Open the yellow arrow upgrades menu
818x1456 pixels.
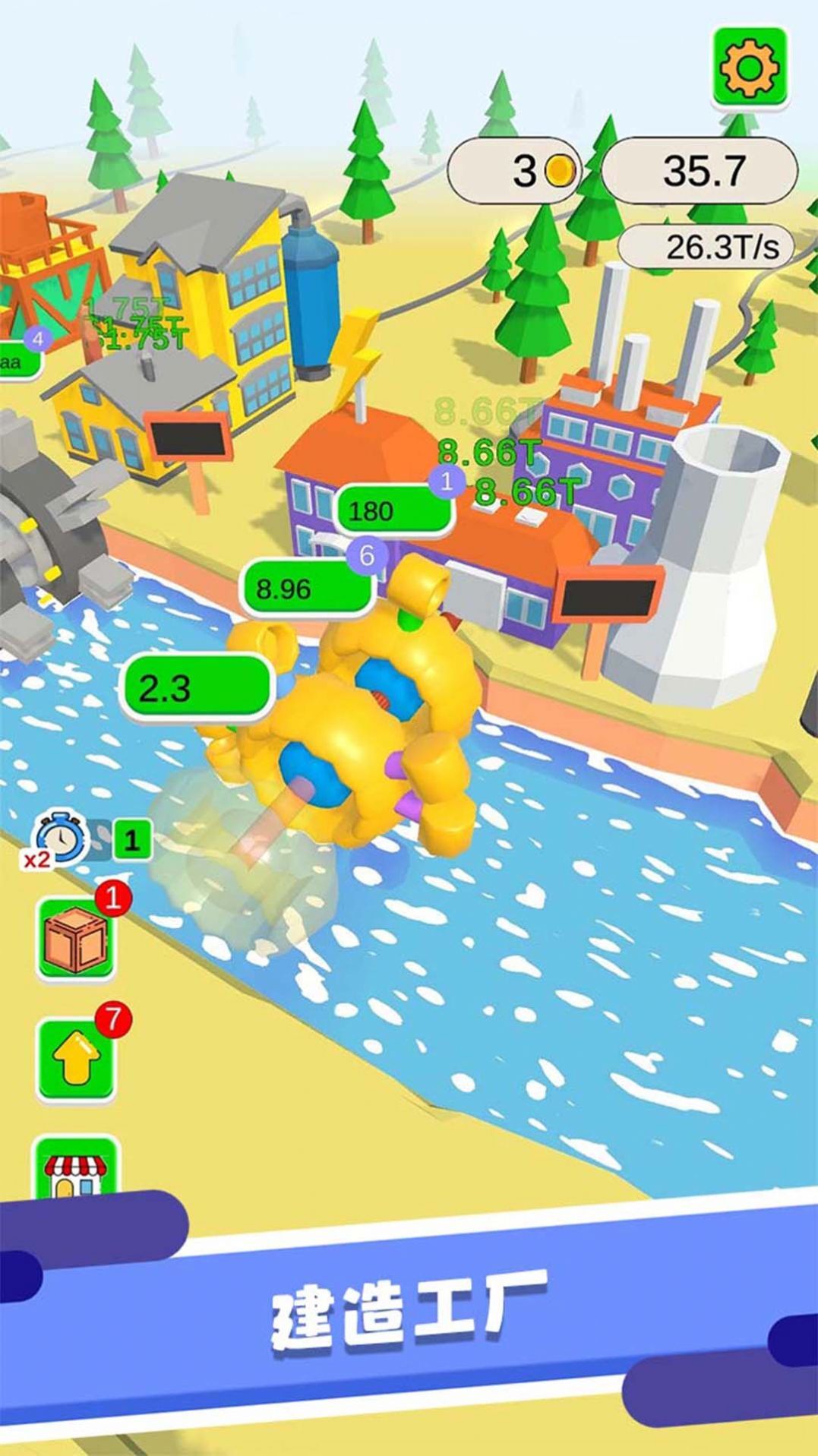click(x=76, y=1060)
